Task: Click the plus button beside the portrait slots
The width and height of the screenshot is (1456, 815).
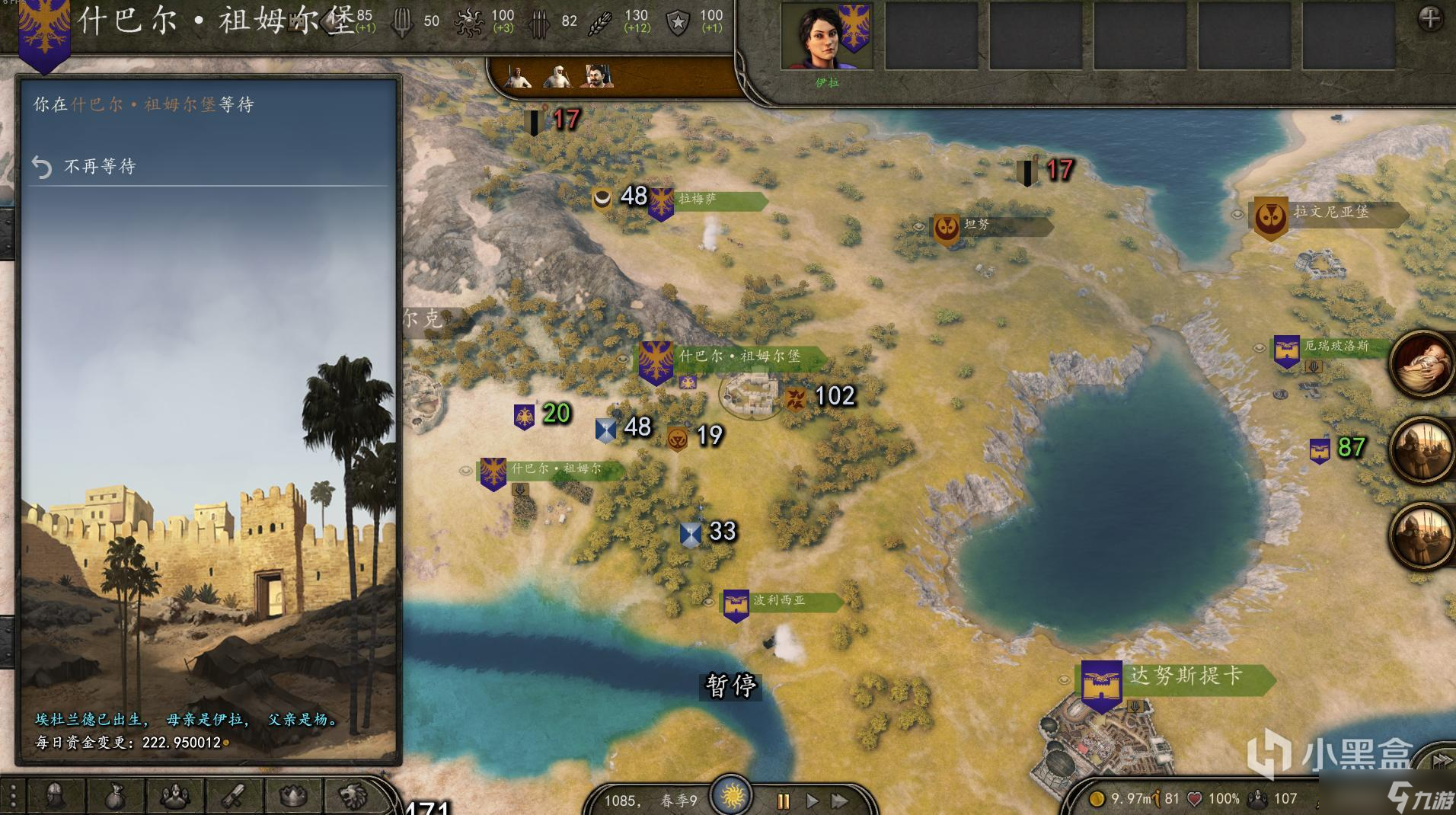Action: [1429, 19]
